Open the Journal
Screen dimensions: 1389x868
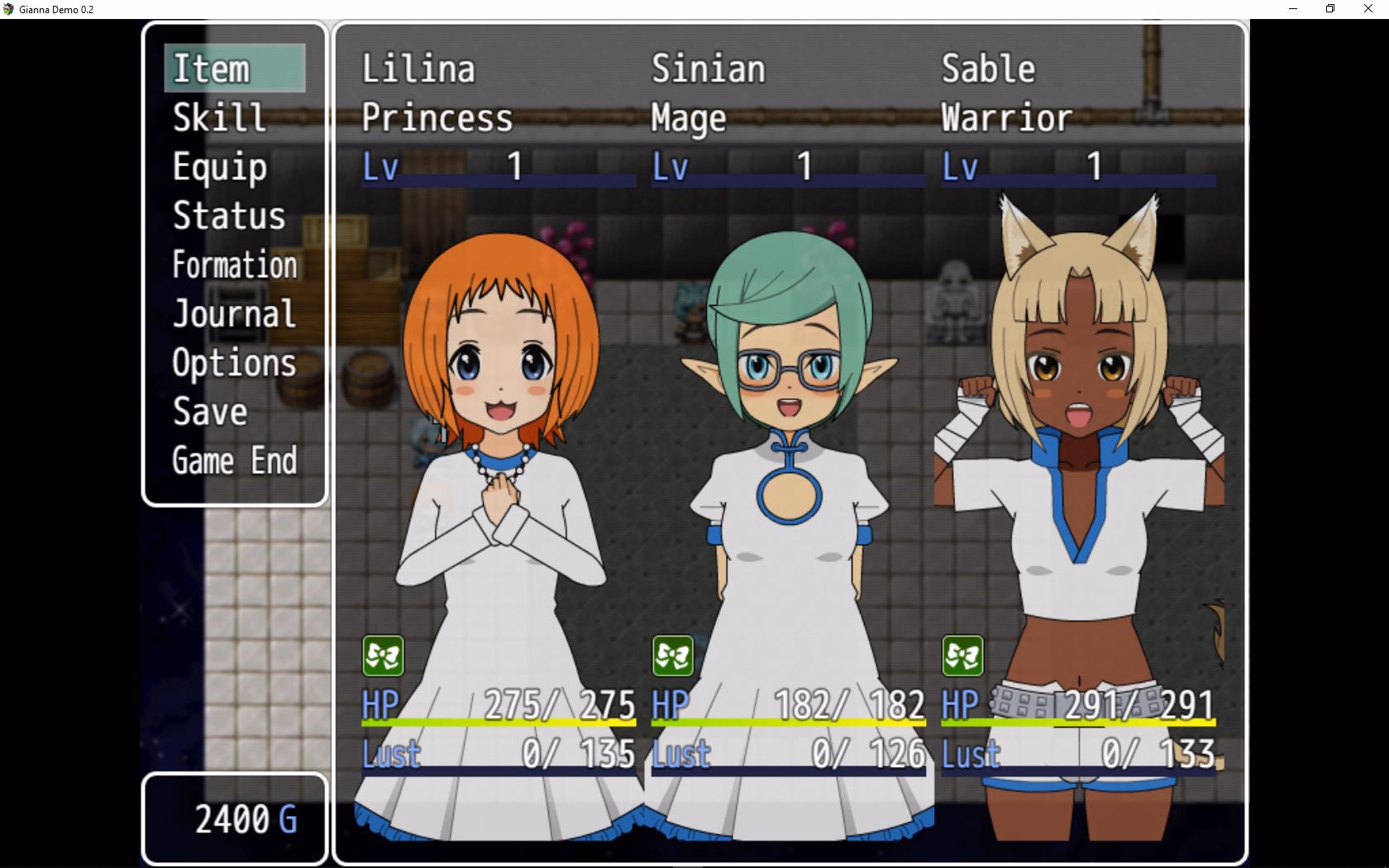pos(235,314)
